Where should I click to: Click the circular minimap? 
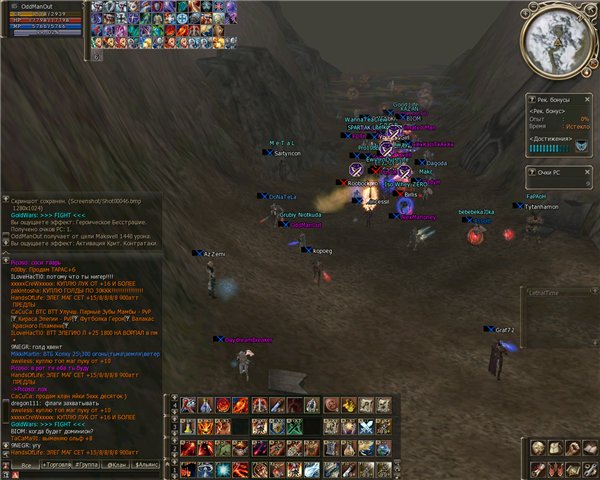click(x=556, y=42)
